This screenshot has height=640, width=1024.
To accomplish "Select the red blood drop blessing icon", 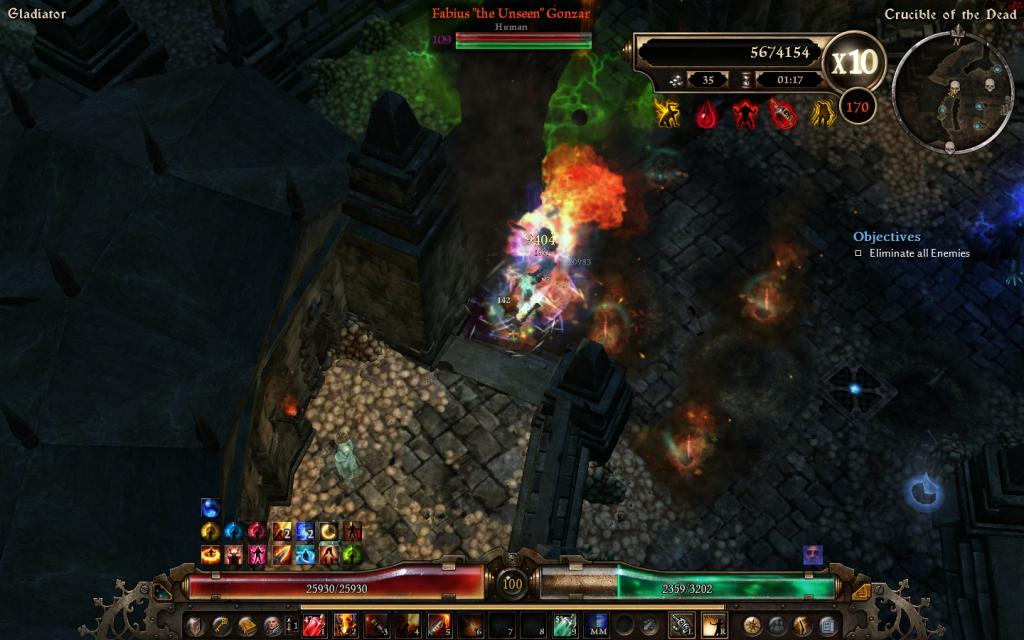I will click(x=707, y=115).
